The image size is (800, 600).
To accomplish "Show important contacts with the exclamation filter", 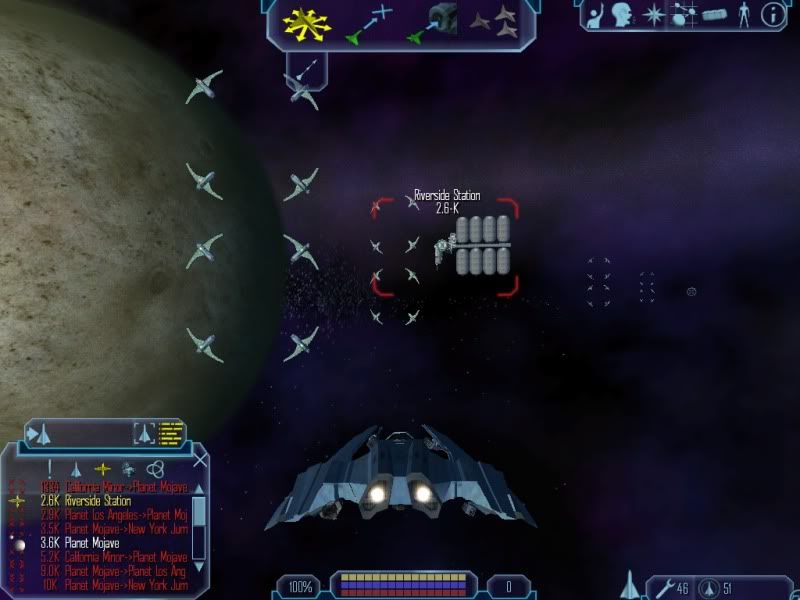I will [49, 468].
